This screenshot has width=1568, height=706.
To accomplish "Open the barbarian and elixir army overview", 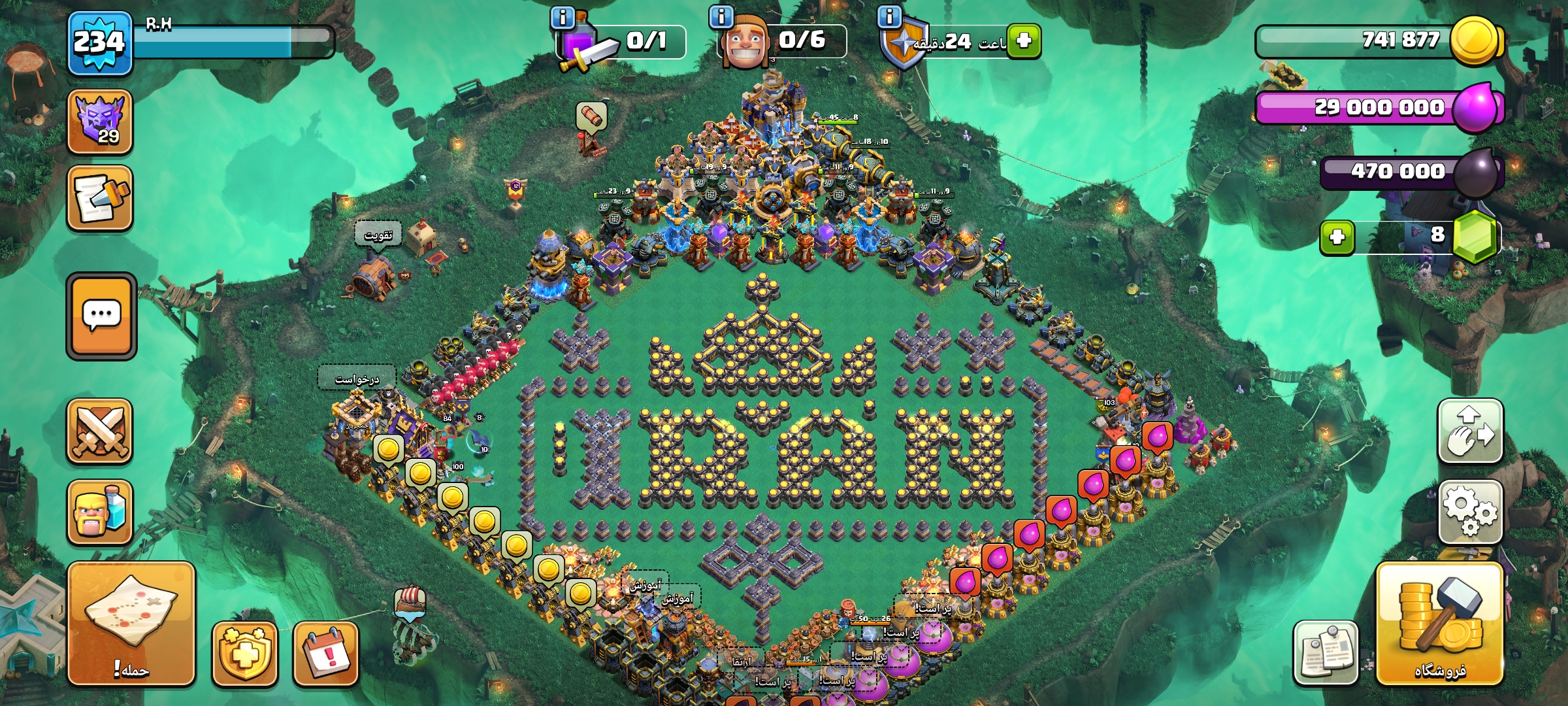I will tap(100, 513).
